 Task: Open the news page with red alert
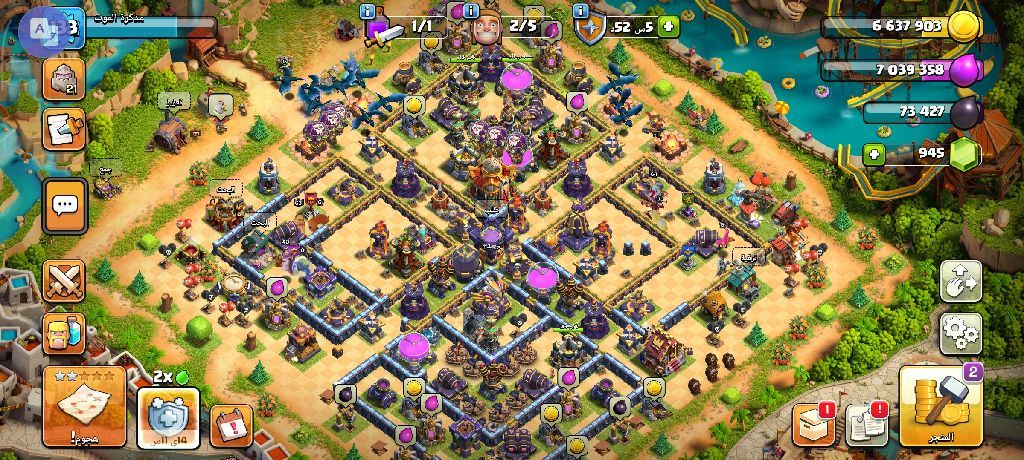865,424
